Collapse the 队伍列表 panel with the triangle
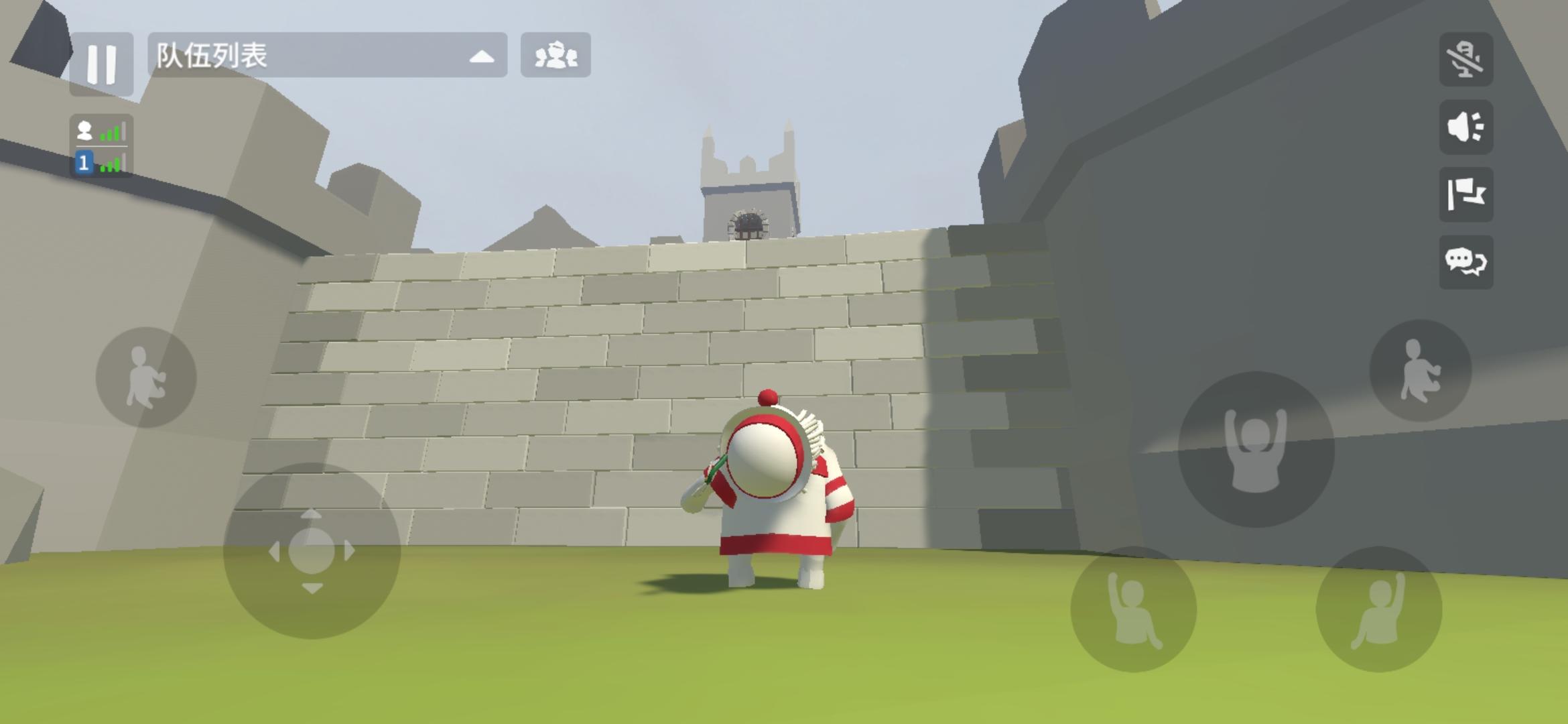1568x724 pixels. (x=482, y=56)
